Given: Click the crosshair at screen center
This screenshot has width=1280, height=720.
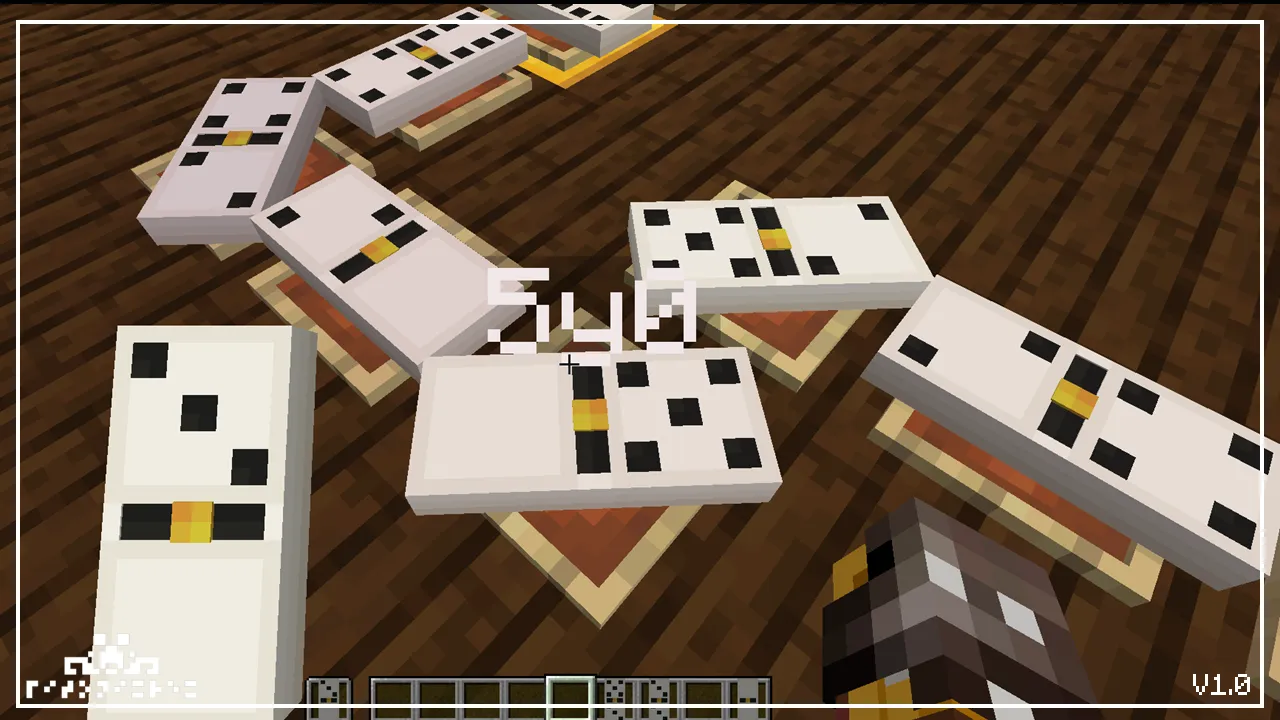Looking at the screenshot, I should pos(570,365).
